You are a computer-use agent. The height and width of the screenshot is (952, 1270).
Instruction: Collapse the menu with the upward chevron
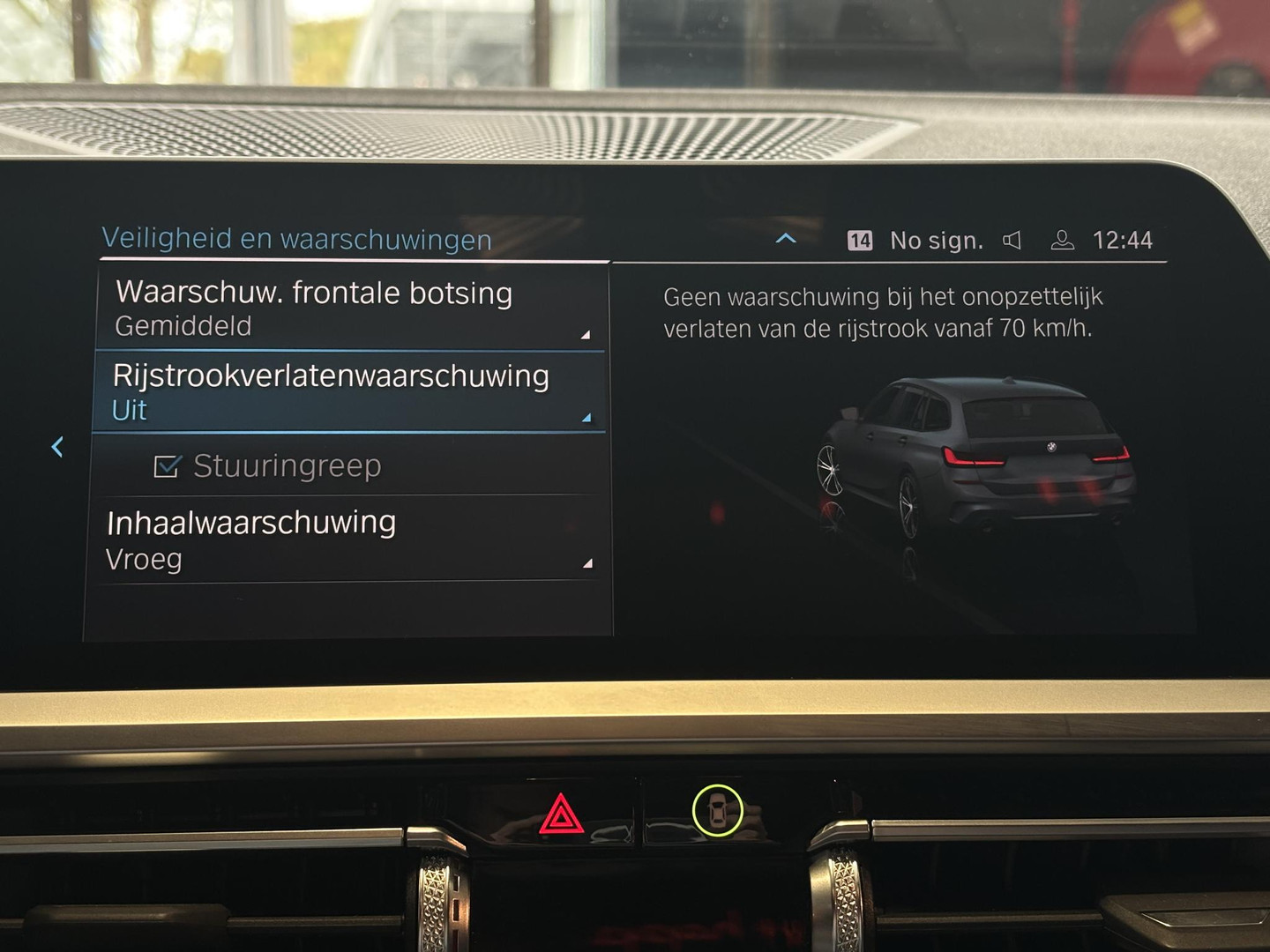click(x=785, y=239)
